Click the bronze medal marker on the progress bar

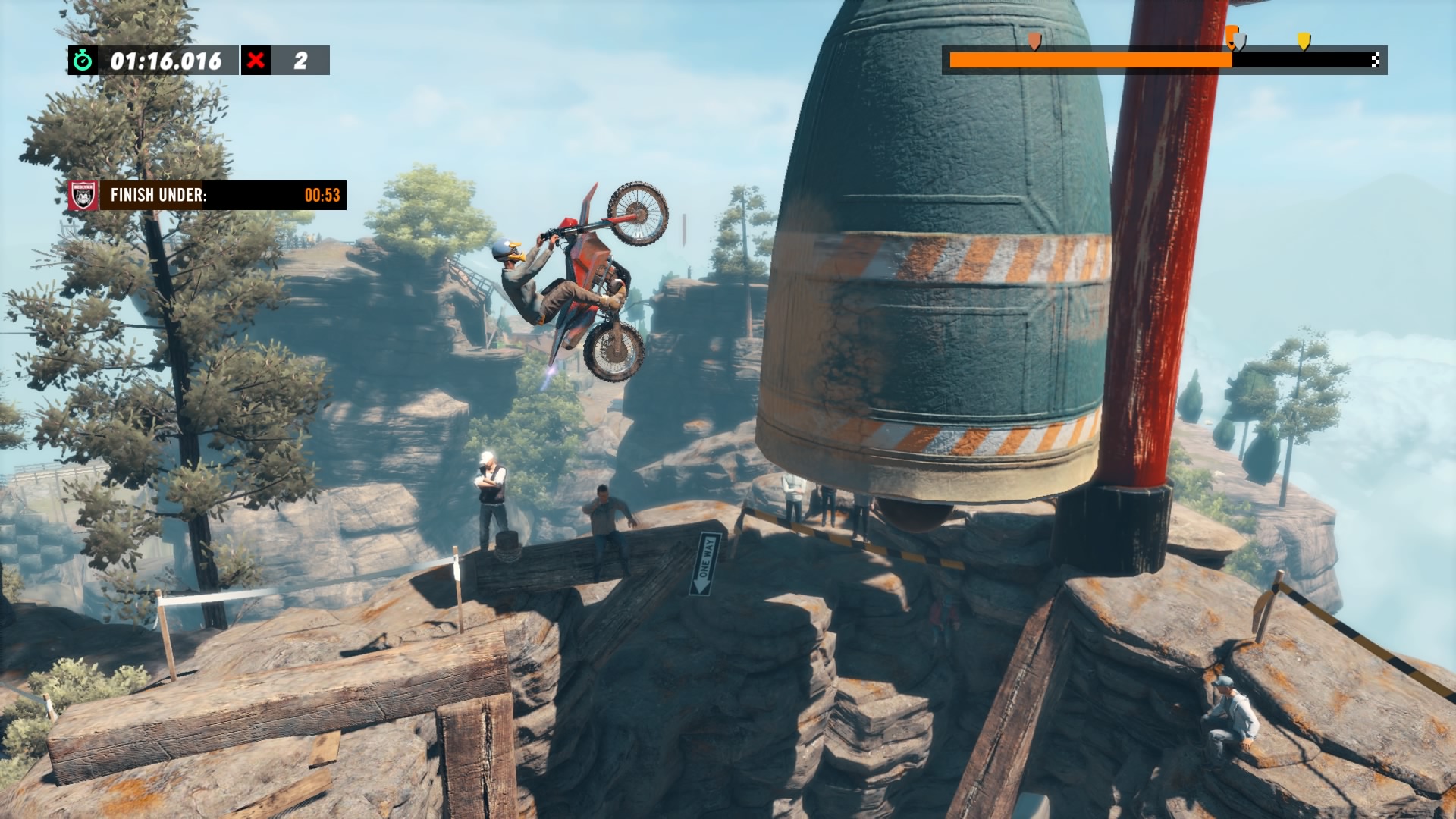(1034, 40)
